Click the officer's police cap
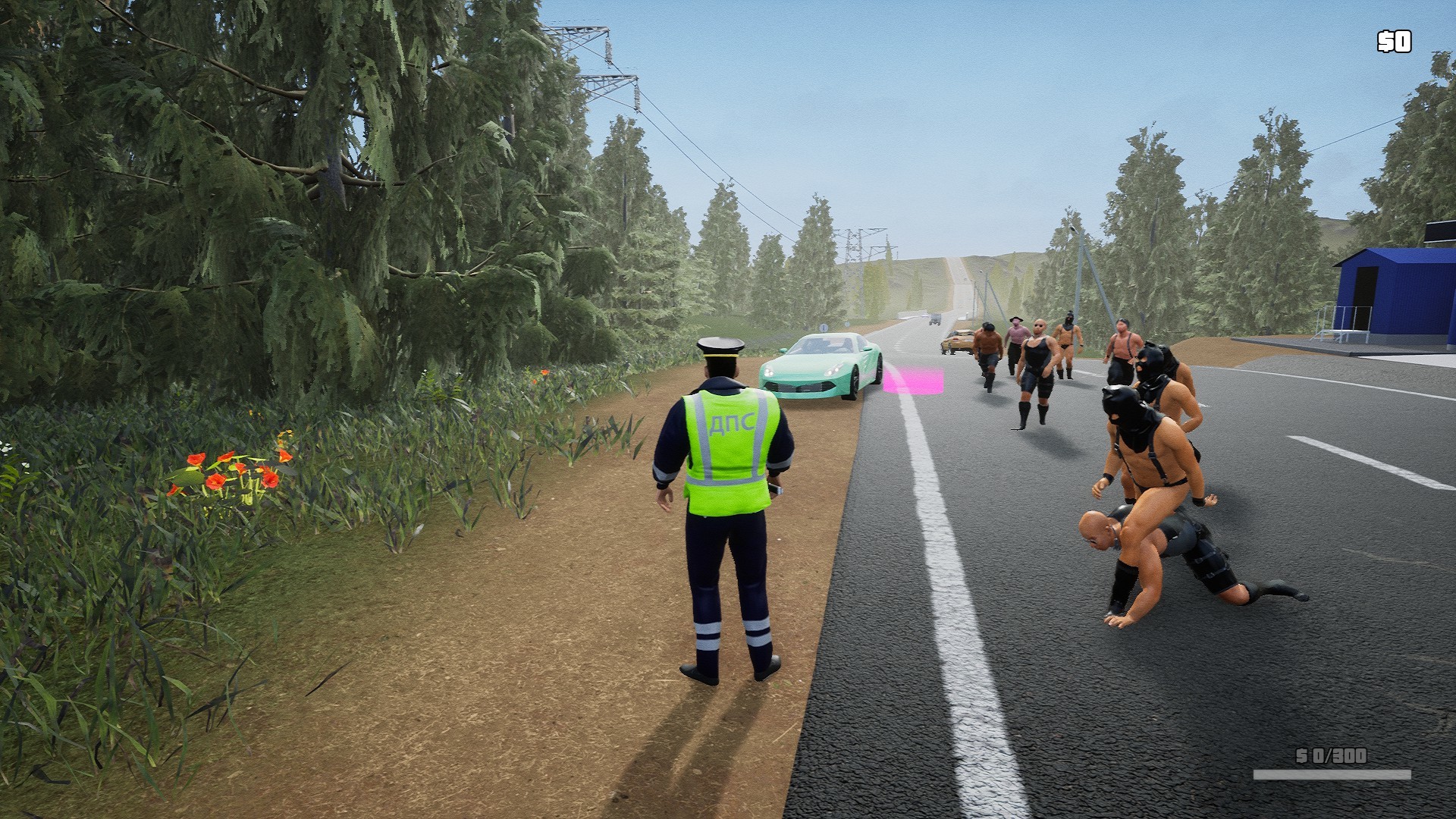This screenshot has width=1456, height=819. (x=721, y=349)
